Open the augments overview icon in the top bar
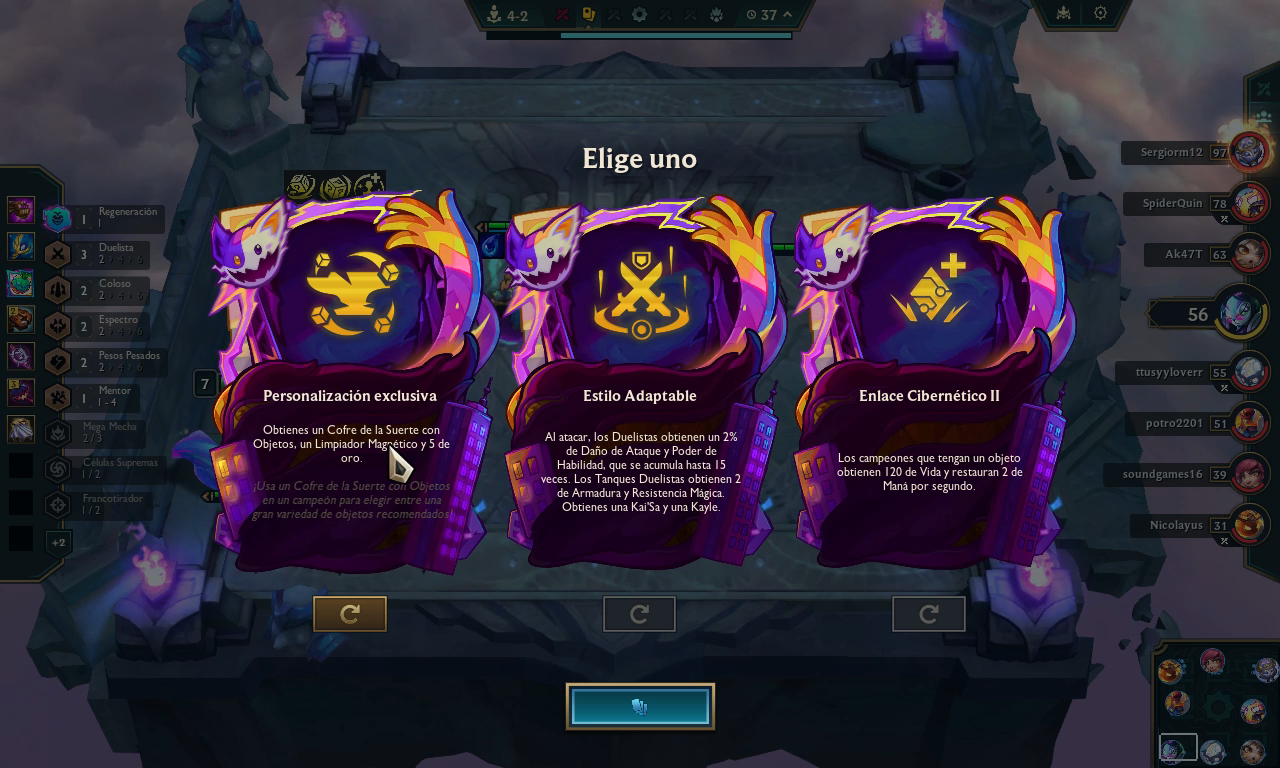1280x768 pixels. coord(586,14)
